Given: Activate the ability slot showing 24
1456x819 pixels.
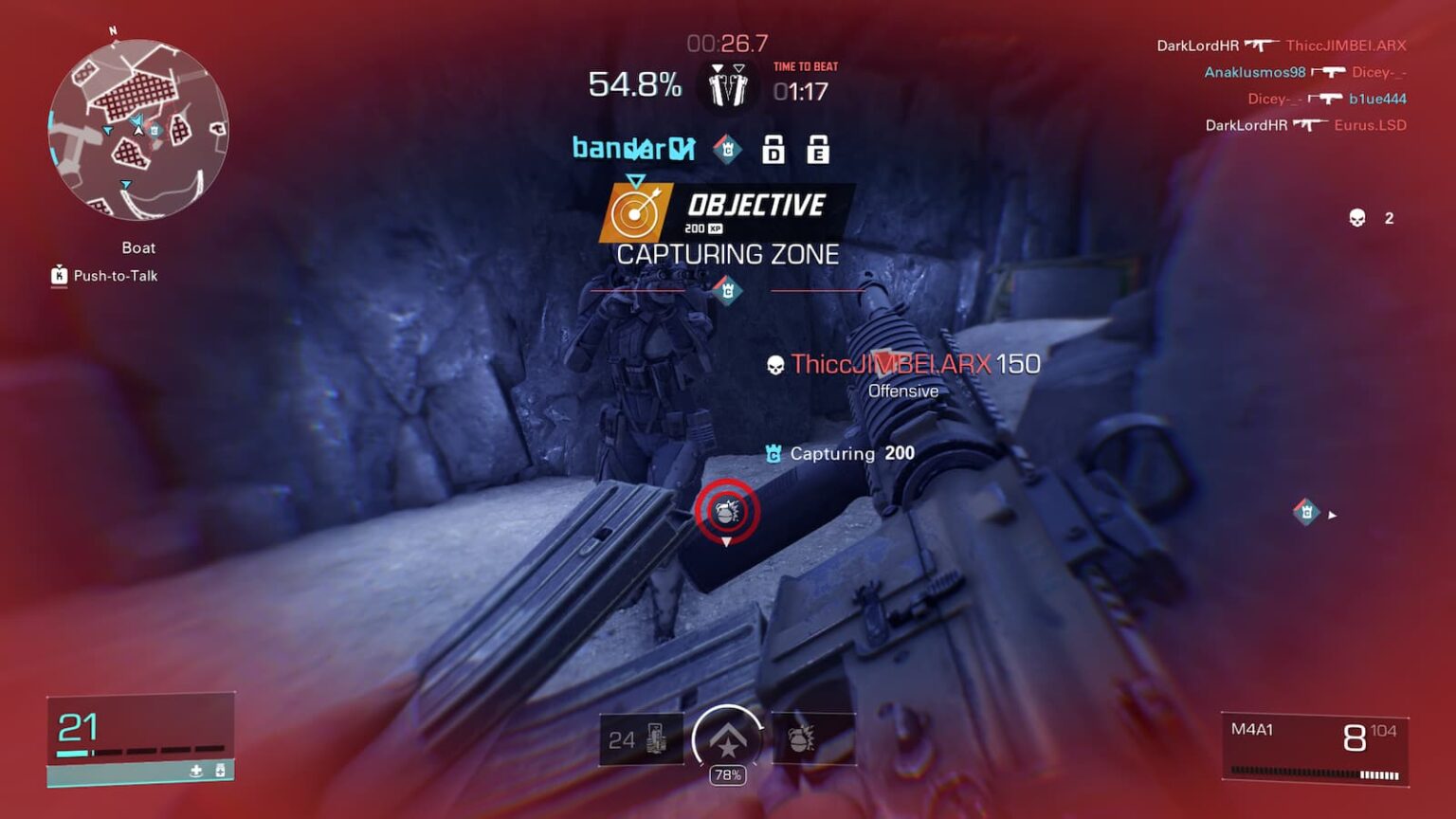Looking at the screenshot, I should (641, 739).
